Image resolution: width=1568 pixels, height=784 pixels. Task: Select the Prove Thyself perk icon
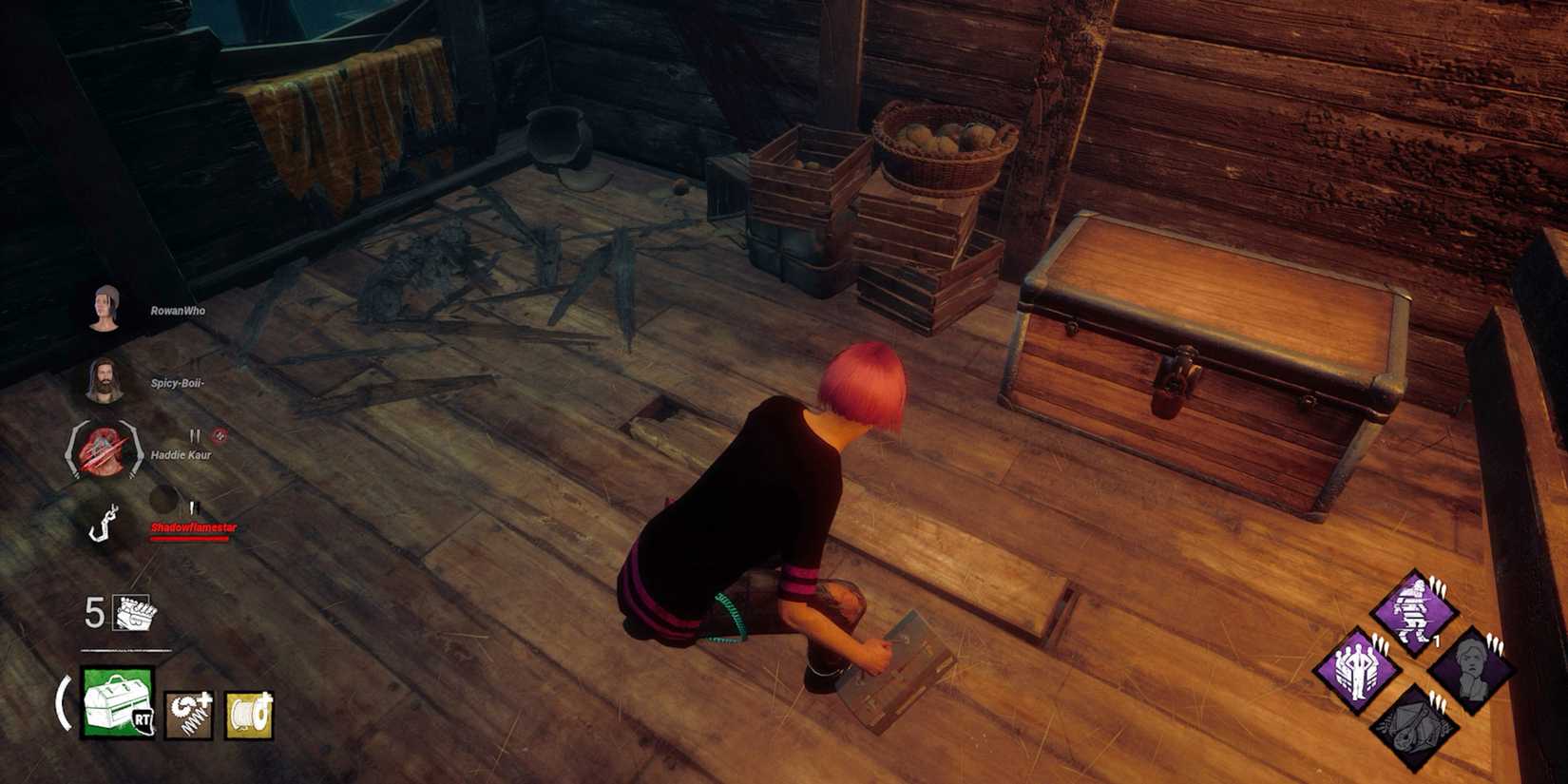pos(1359,670)
